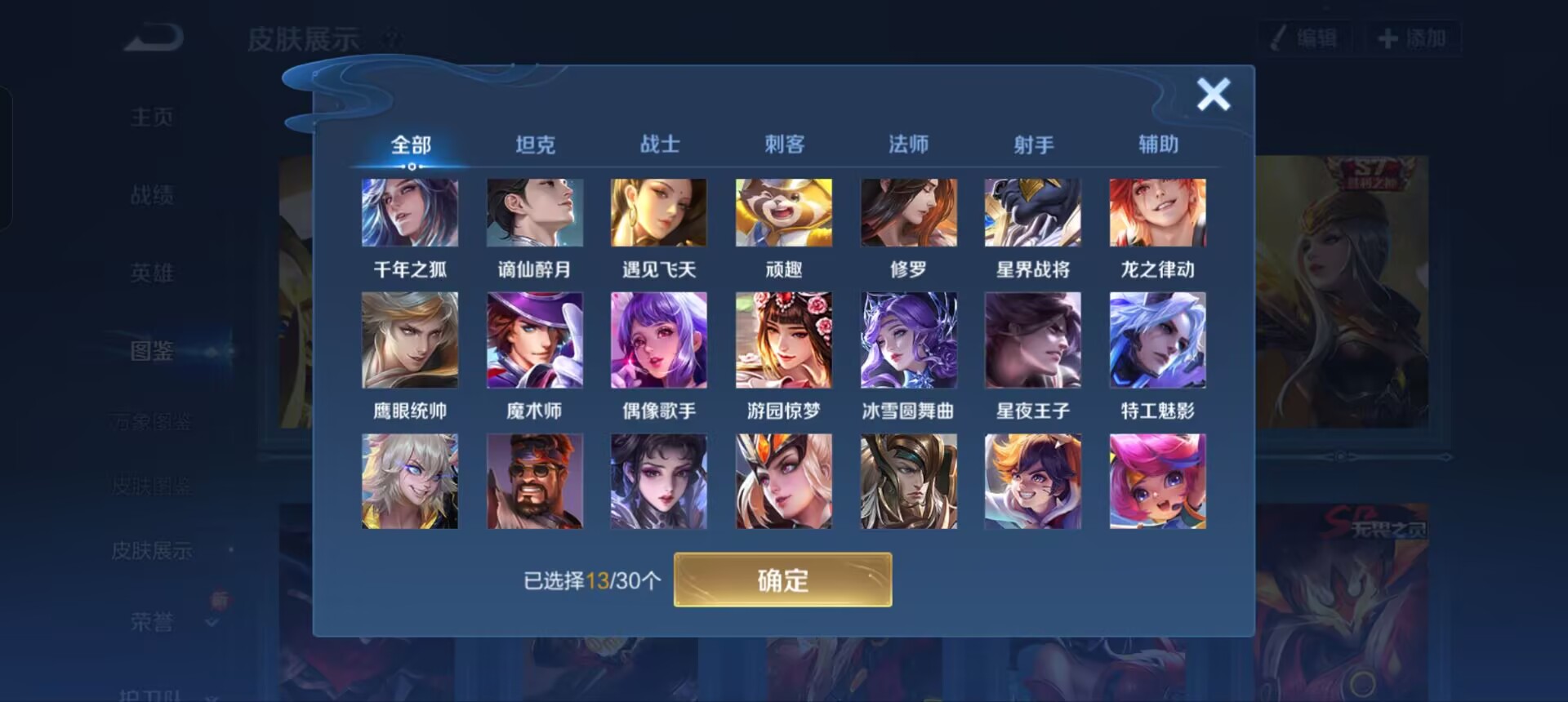Viewport: 1568px width, 702px height.
Task: Click the question mark icon beside 皮肤展示
Action: click(393, 38)
